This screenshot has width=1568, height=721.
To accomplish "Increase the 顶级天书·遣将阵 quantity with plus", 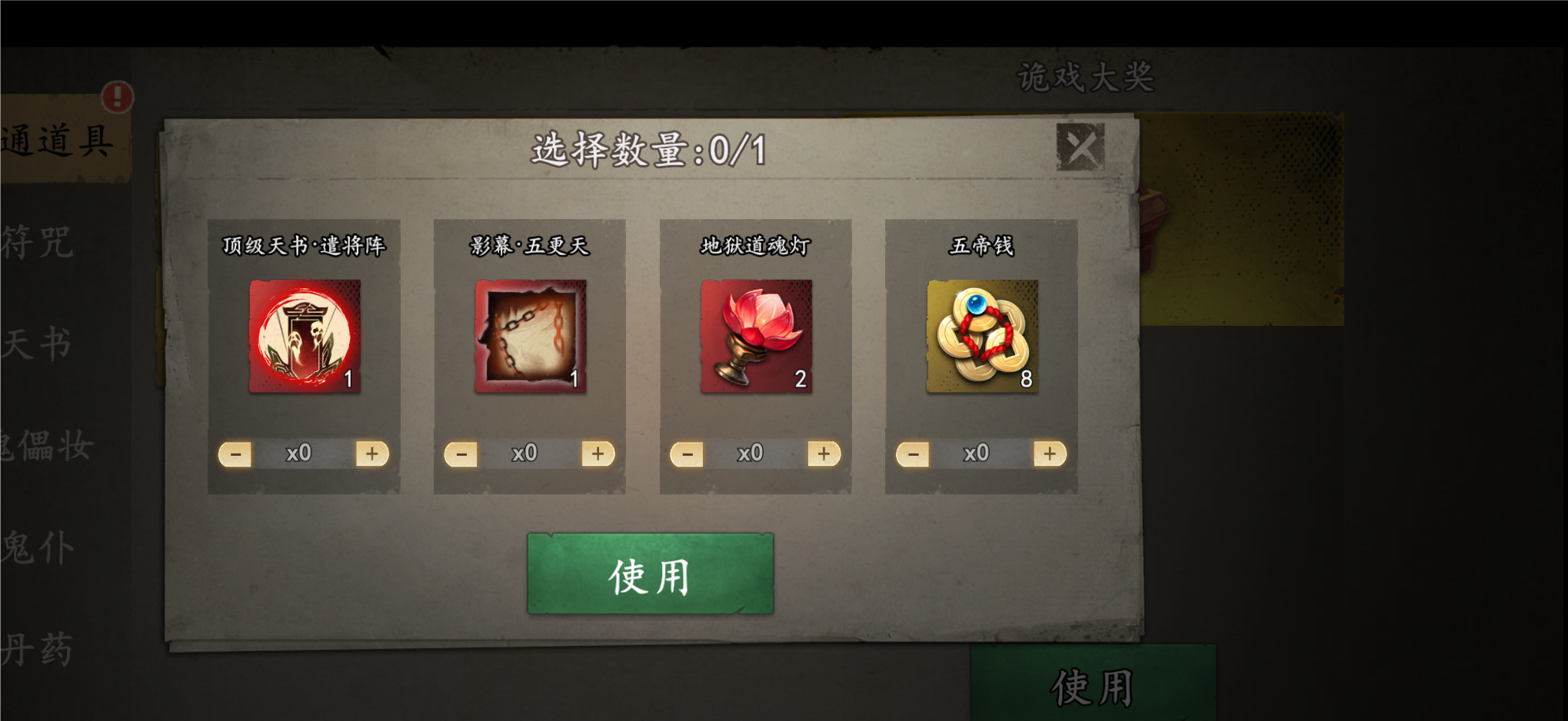I will pyautogui.click(x=371, y=454).
